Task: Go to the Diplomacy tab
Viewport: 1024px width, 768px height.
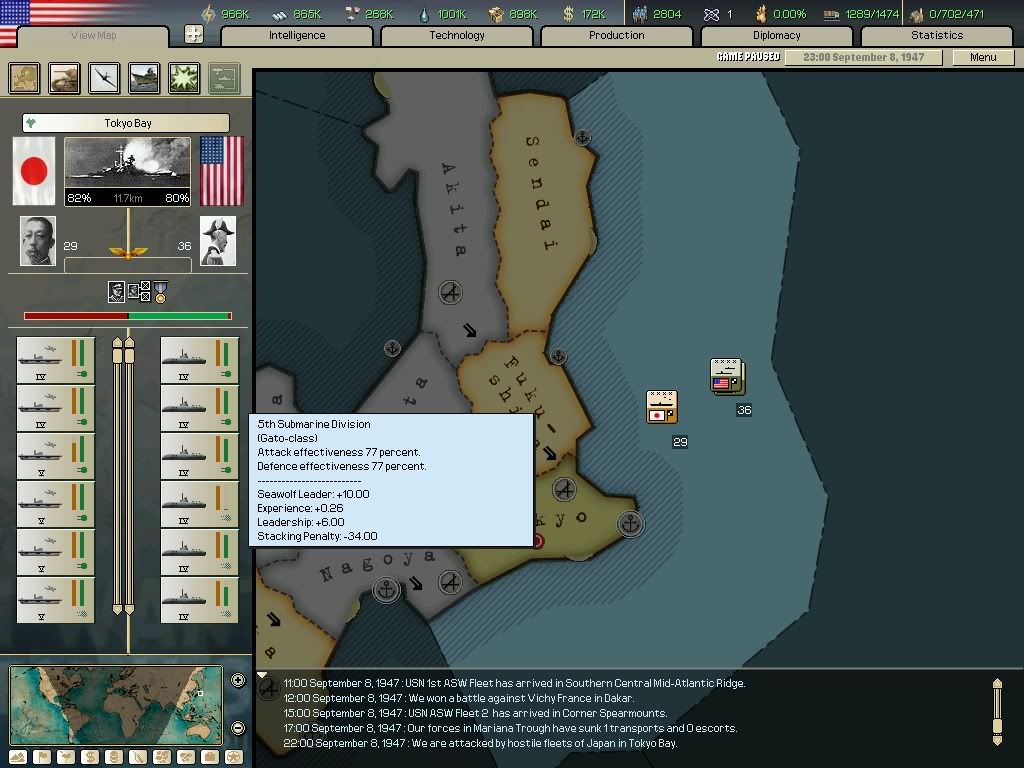Action: point(777,35)
